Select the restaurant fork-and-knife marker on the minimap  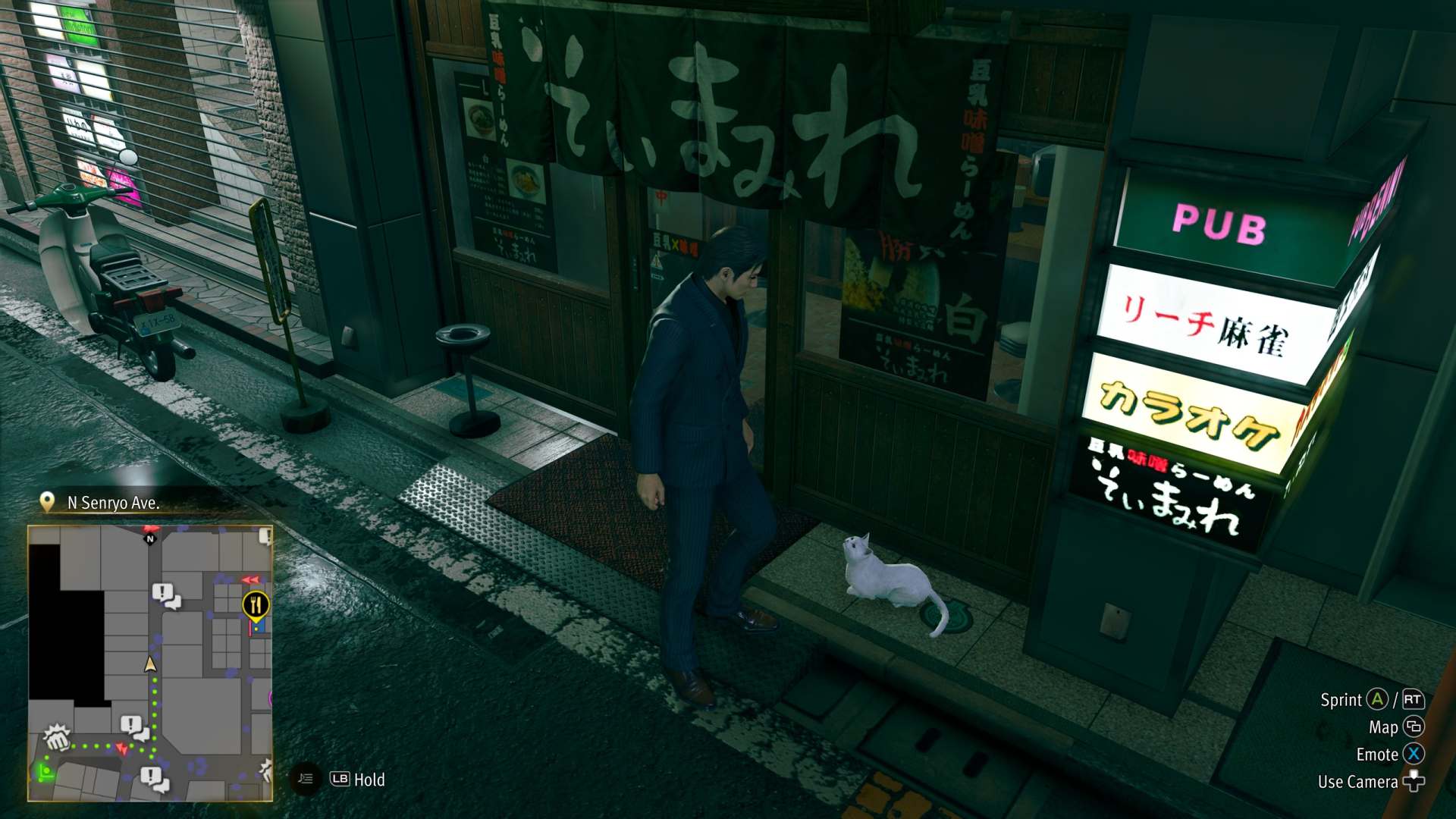256,605
